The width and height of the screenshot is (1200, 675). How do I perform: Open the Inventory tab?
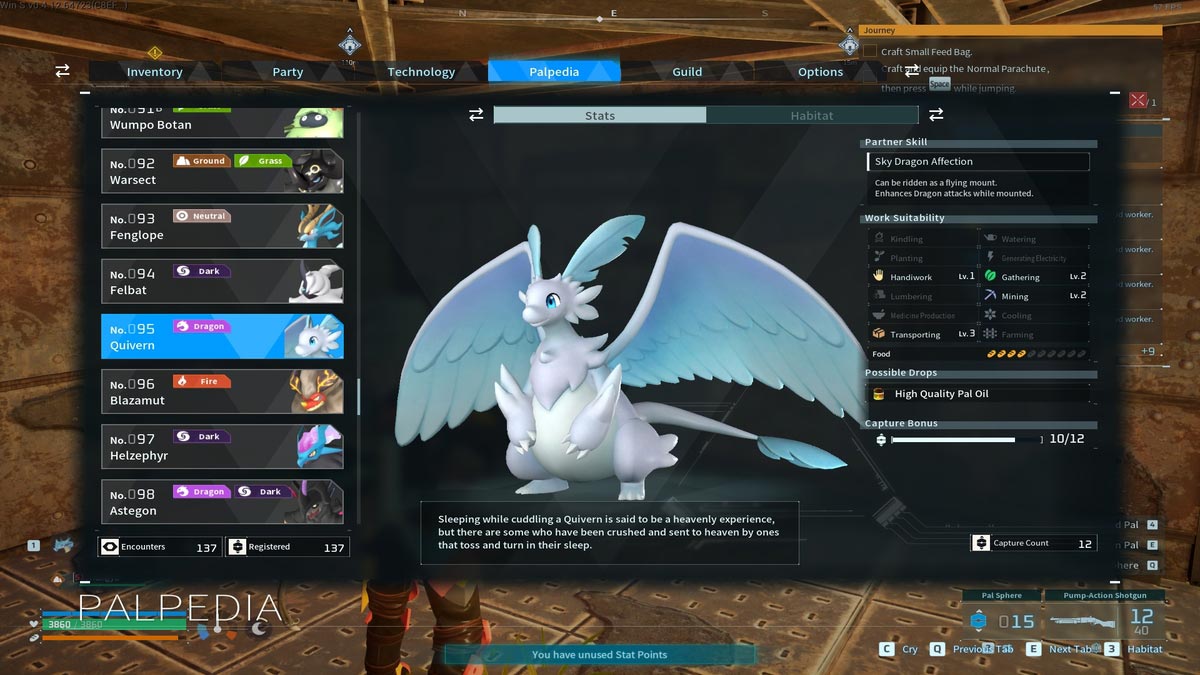(x=154, y=72)
